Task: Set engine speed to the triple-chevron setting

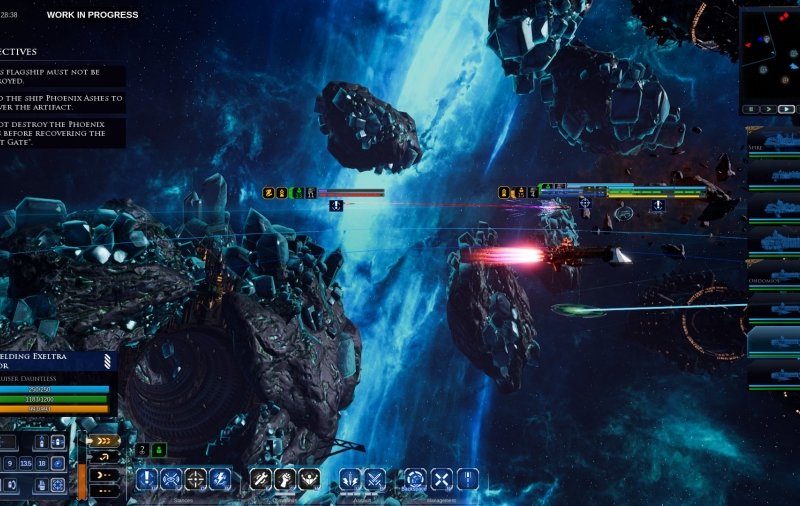Action: [x=104, y=440]
